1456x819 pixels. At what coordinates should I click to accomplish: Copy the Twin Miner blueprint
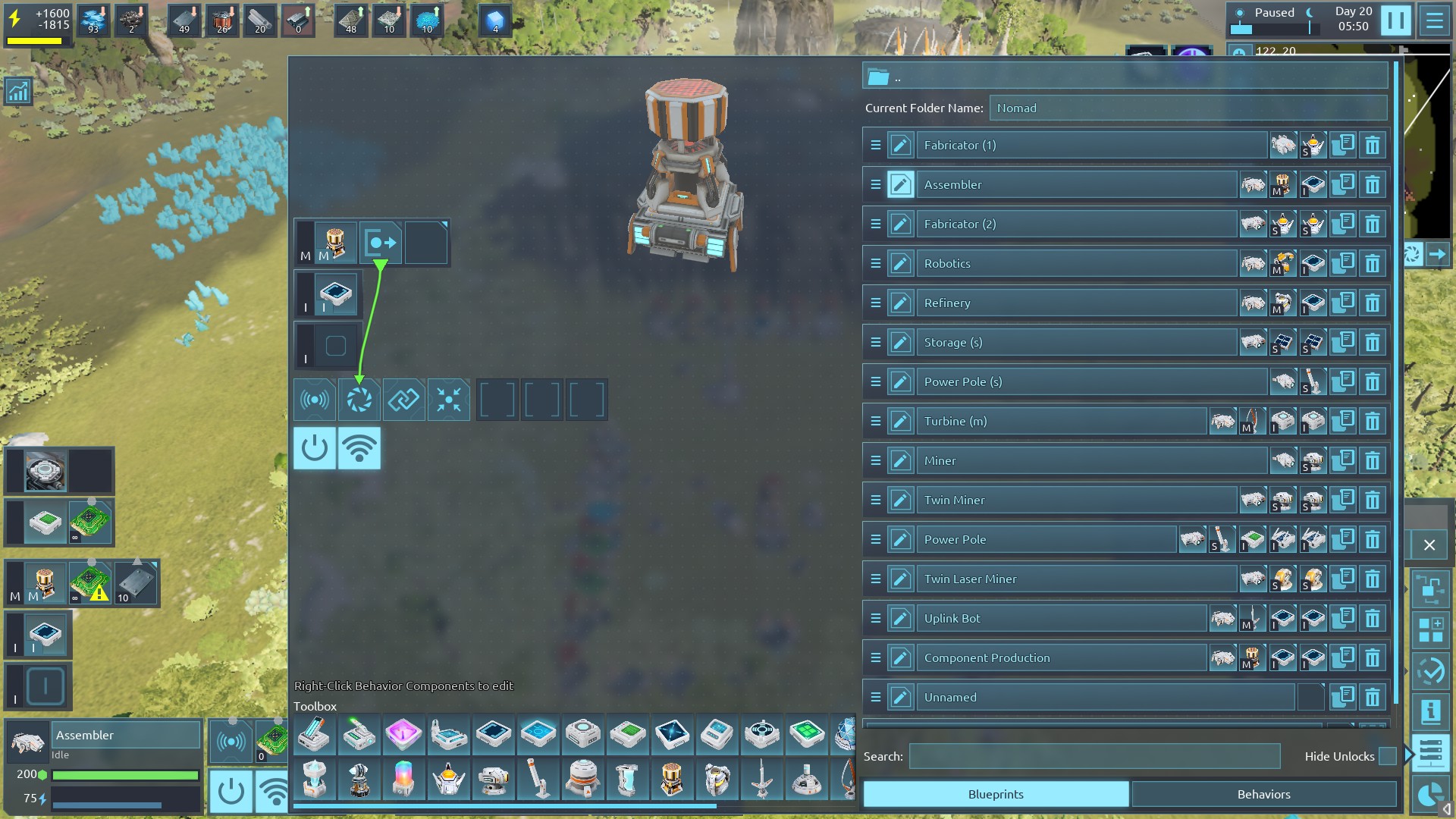(x=1343, y=500)
